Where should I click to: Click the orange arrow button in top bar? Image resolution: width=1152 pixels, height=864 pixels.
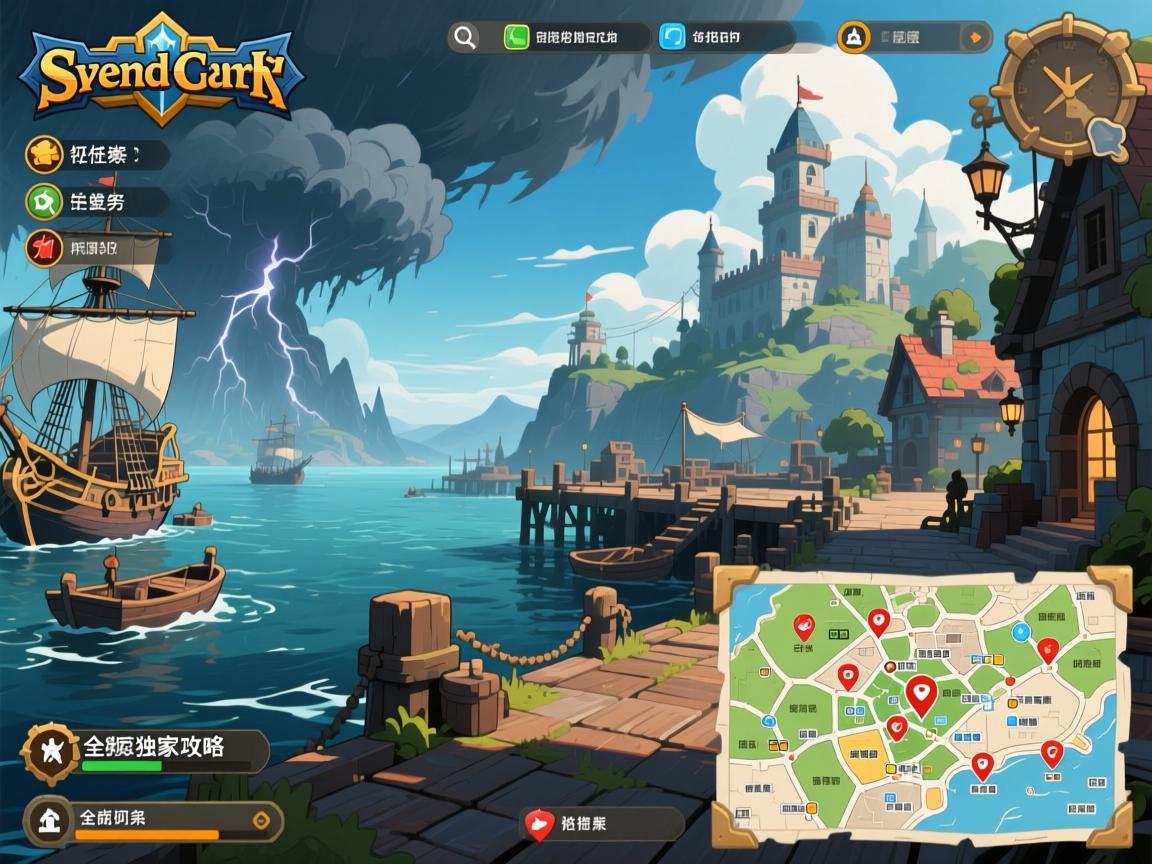[x=975, y=38]
